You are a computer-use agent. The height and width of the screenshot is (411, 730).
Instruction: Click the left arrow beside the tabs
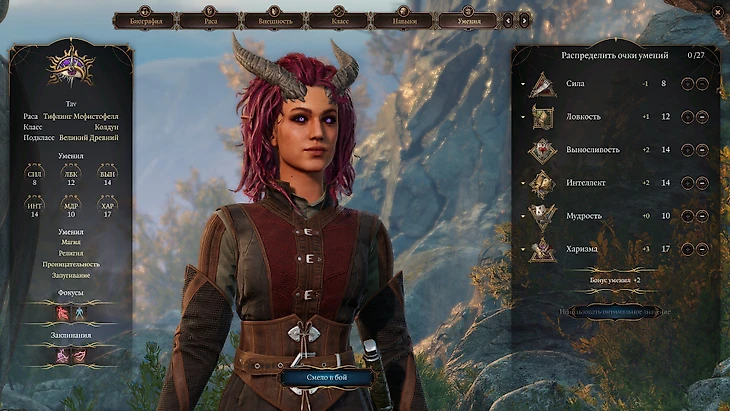point(508,19)
